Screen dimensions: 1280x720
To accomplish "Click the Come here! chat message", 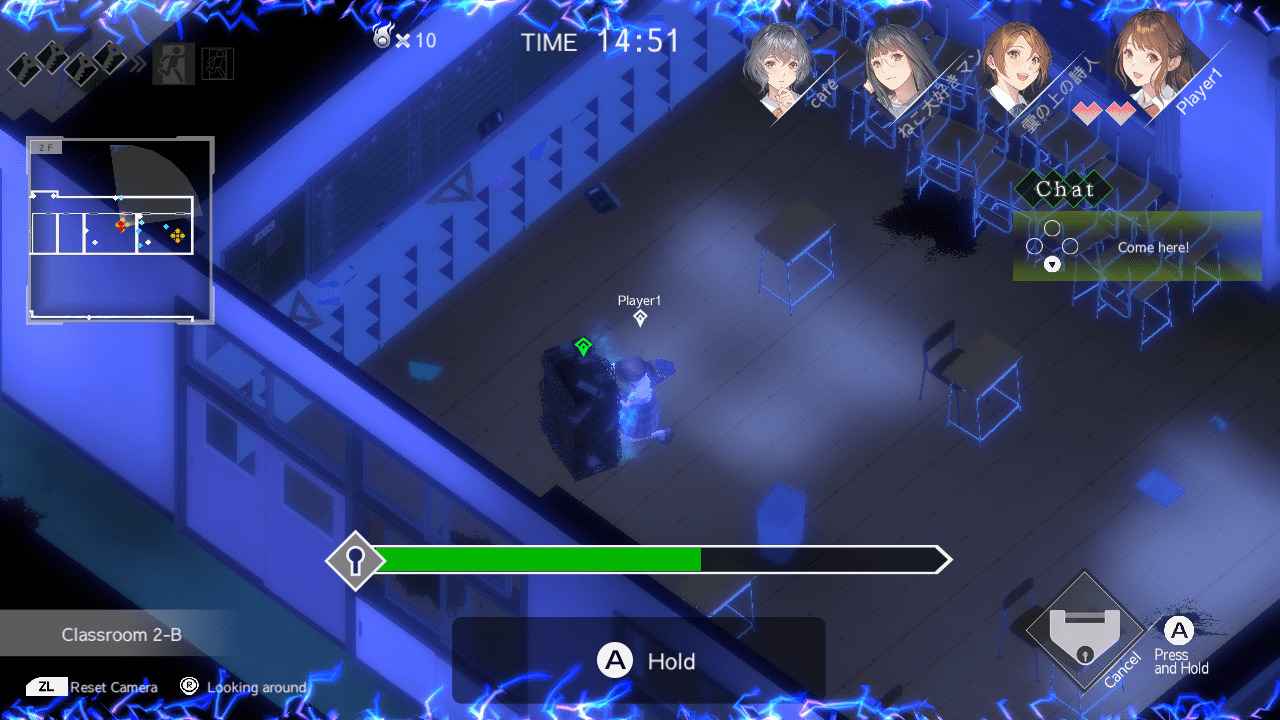I will pyautogui.click(x=1153, y=247).
